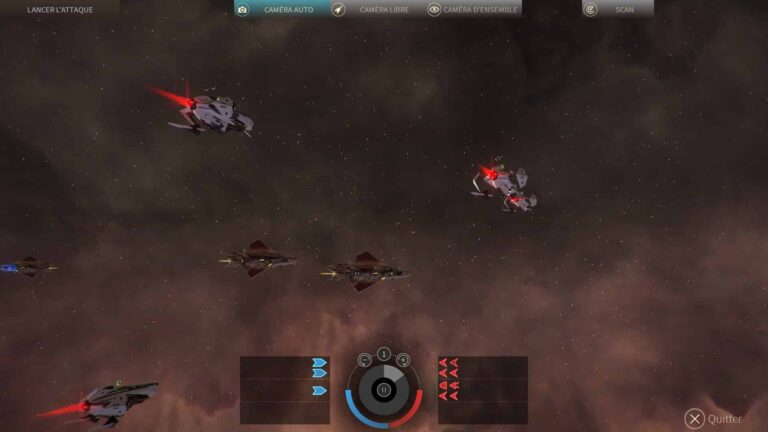Decrease battle speed with the minus button

[x=365, y=360]
